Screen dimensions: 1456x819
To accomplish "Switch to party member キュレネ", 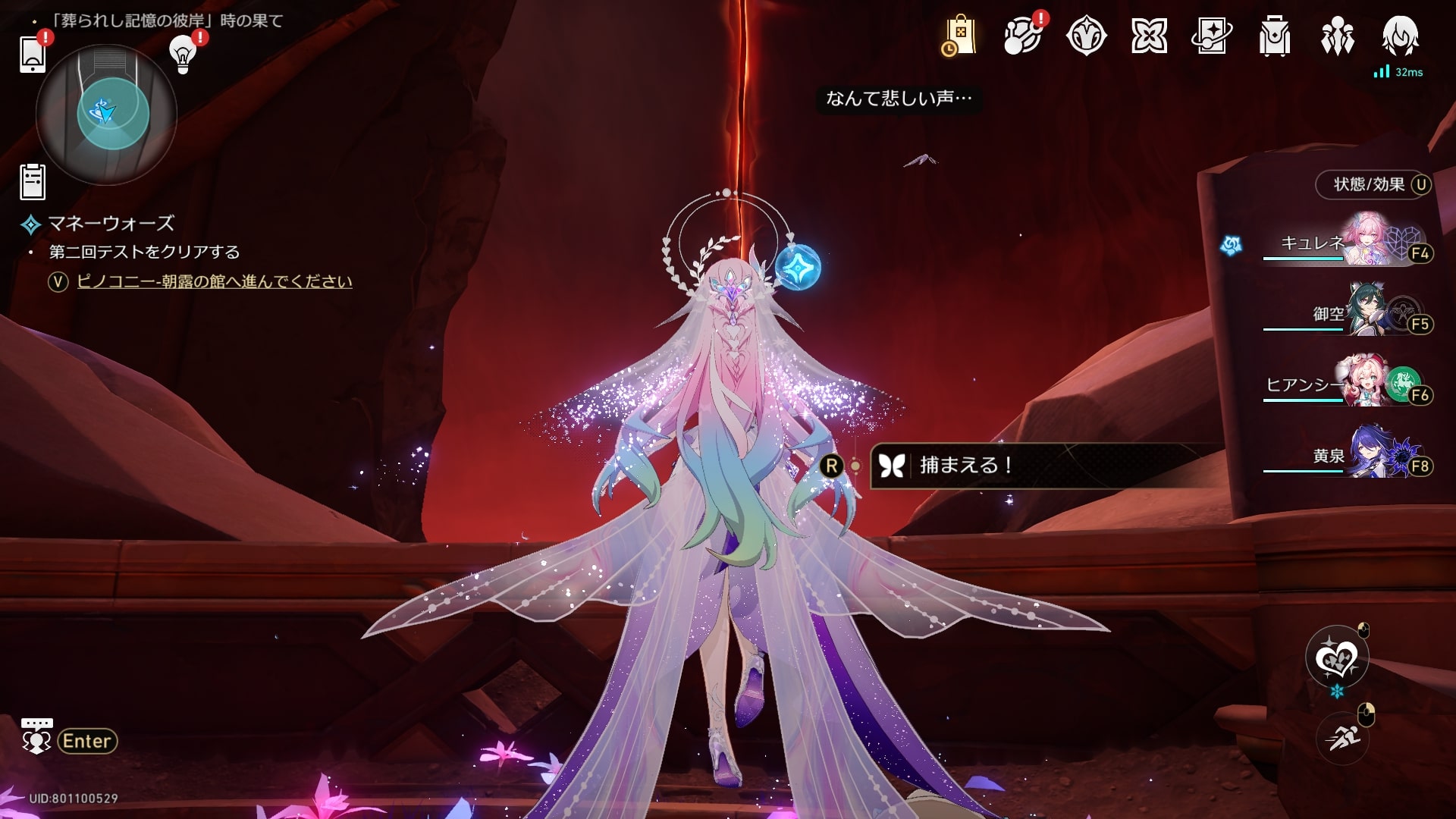I will pos(1347,241).
